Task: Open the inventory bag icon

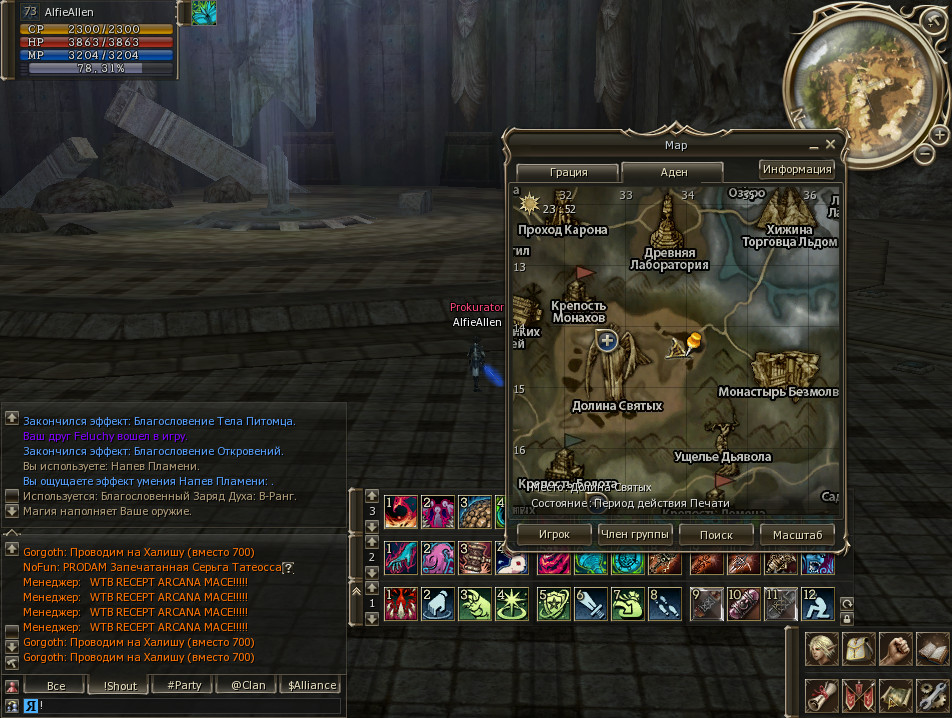Action: (859, 648)
